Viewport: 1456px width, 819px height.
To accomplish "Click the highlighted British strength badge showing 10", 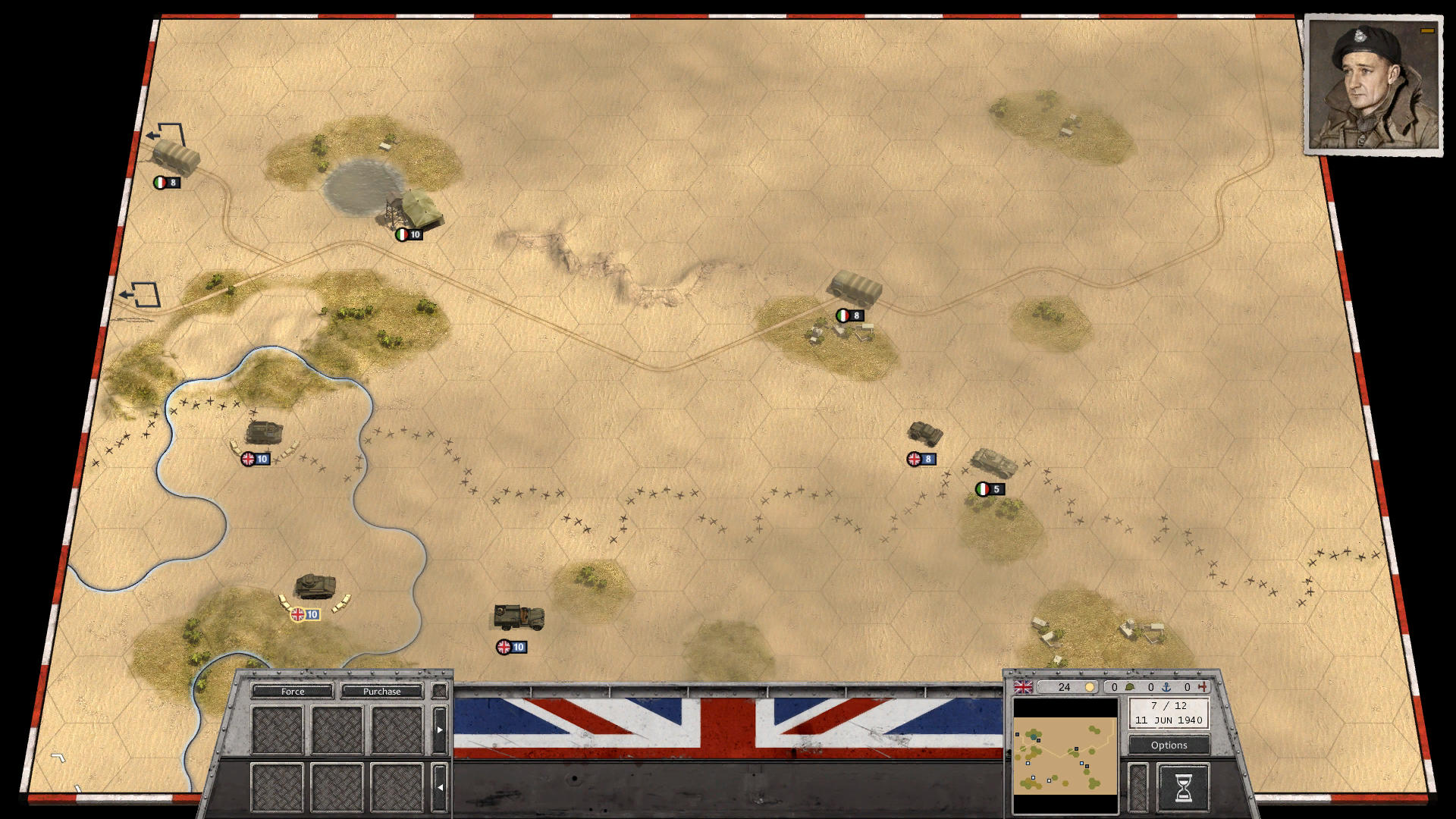I will 304,615.
